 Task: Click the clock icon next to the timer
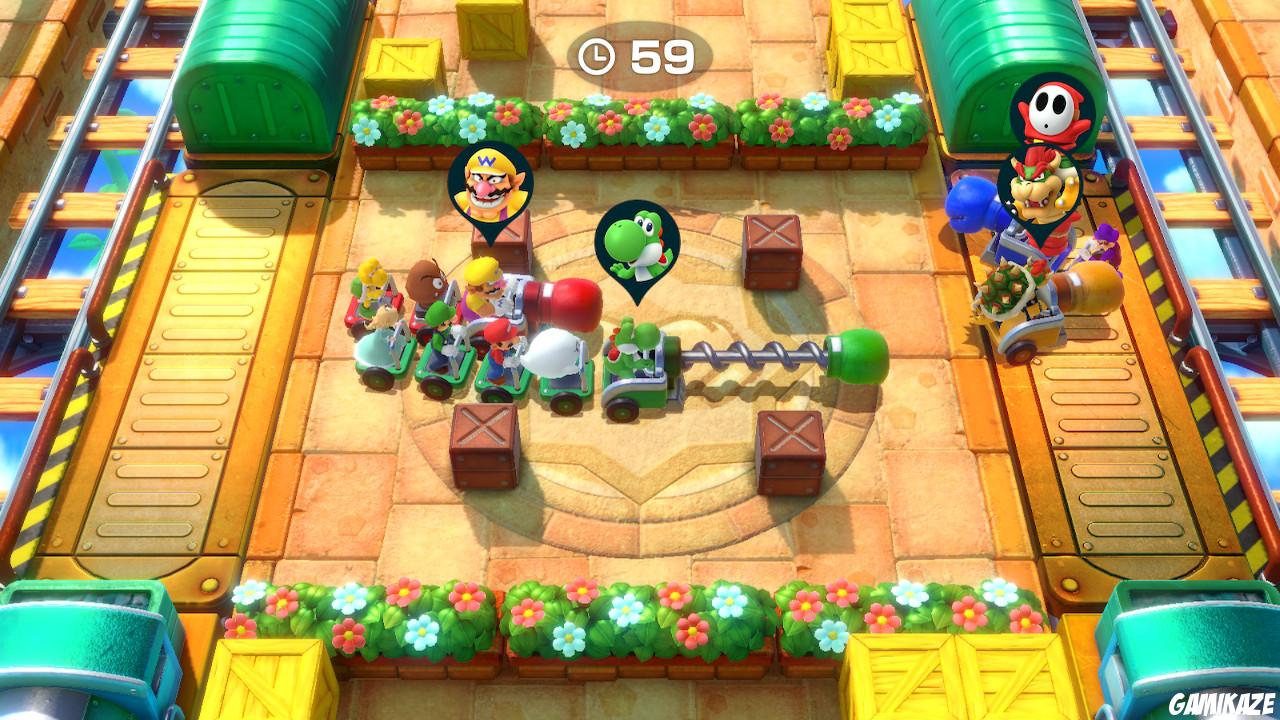tap(599, 58)
